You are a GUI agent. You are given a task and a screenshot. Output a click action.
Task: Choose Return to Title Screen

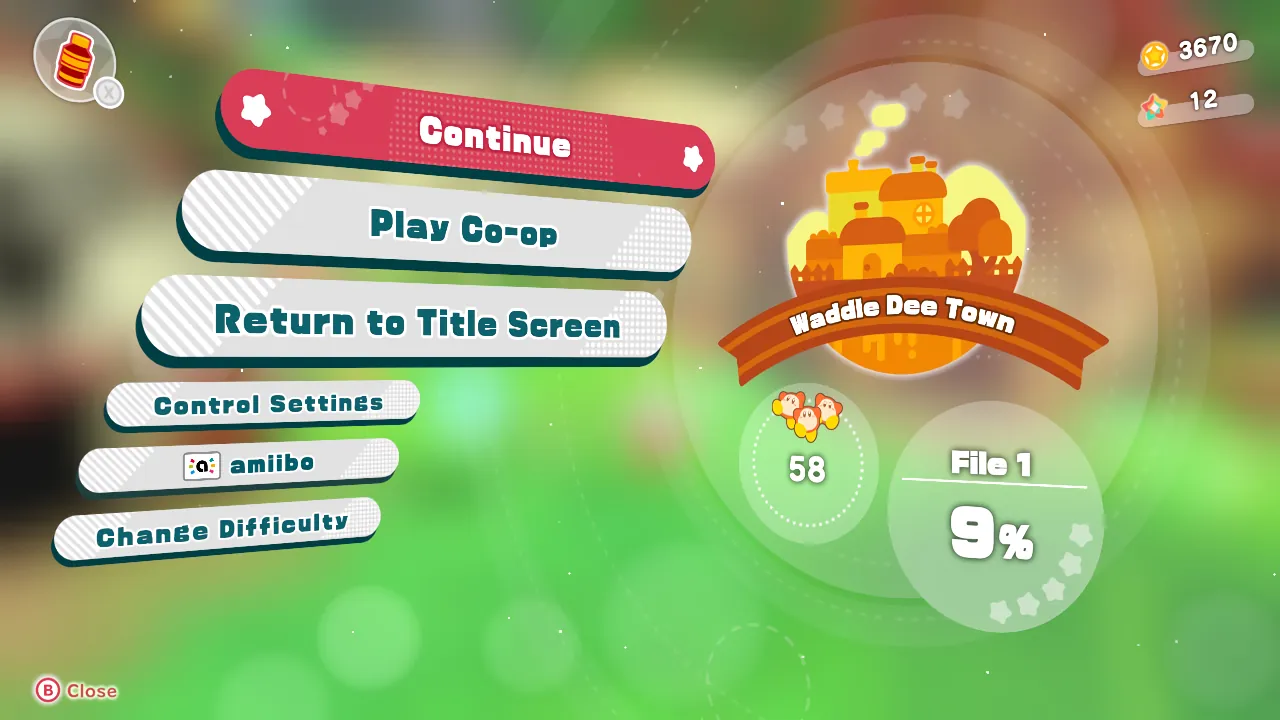pos(420,323)
